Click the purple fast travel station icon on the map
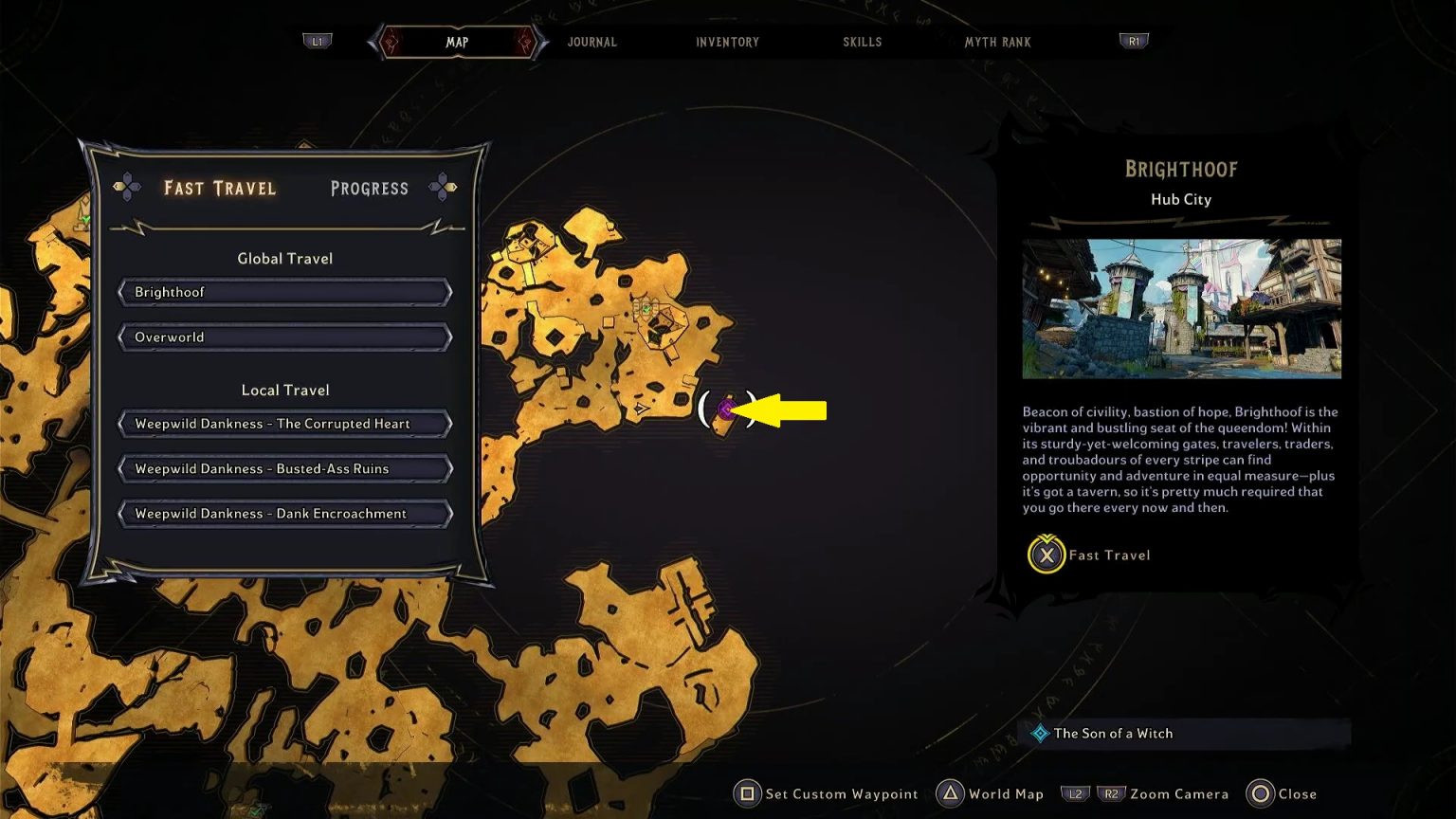This screenshot has width=1456, height=819. pos(726,409)
